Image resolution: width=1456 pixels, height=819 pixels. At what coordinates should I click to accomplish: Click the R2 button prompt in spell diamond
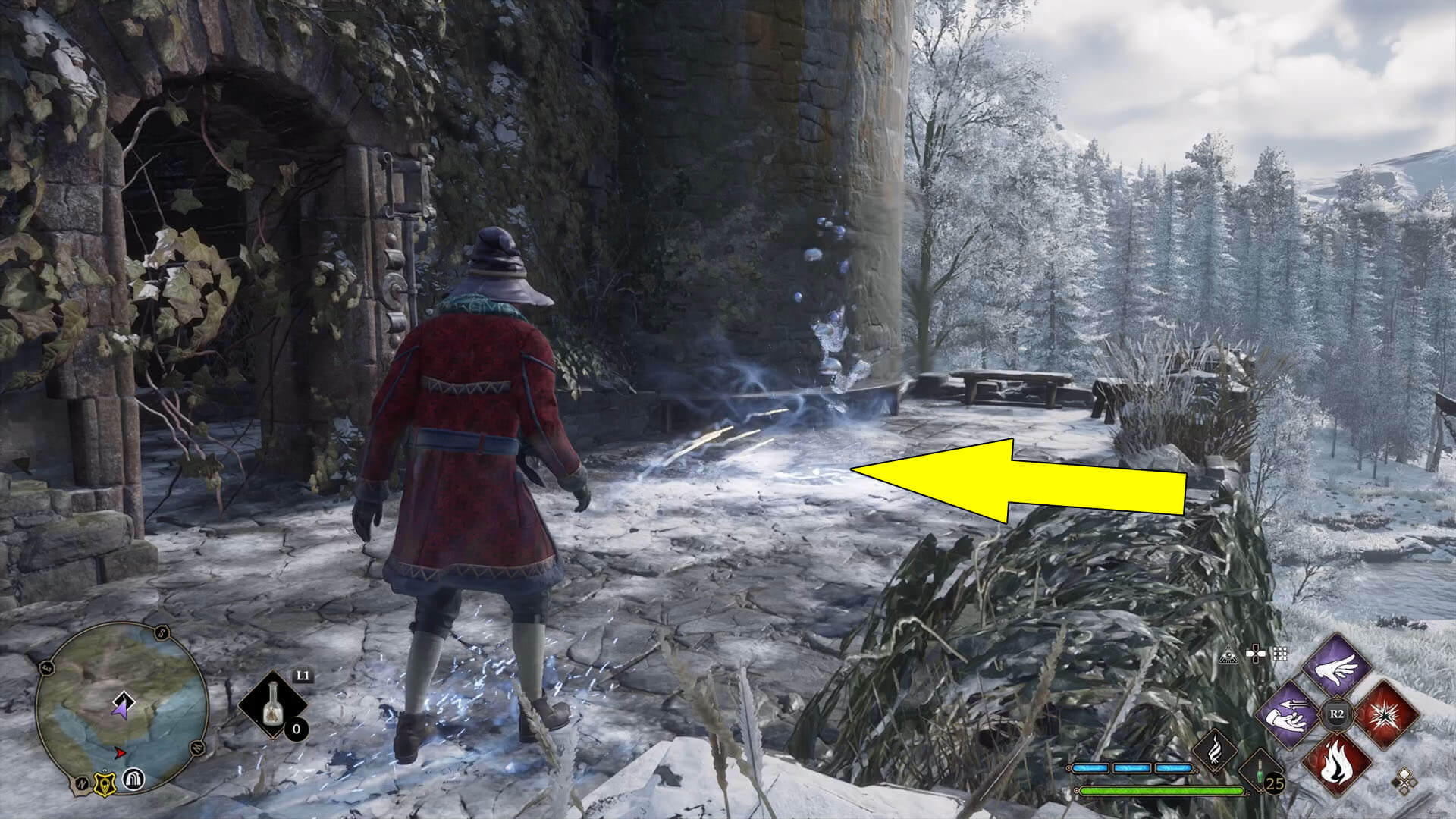click(x=1338, y=713)
